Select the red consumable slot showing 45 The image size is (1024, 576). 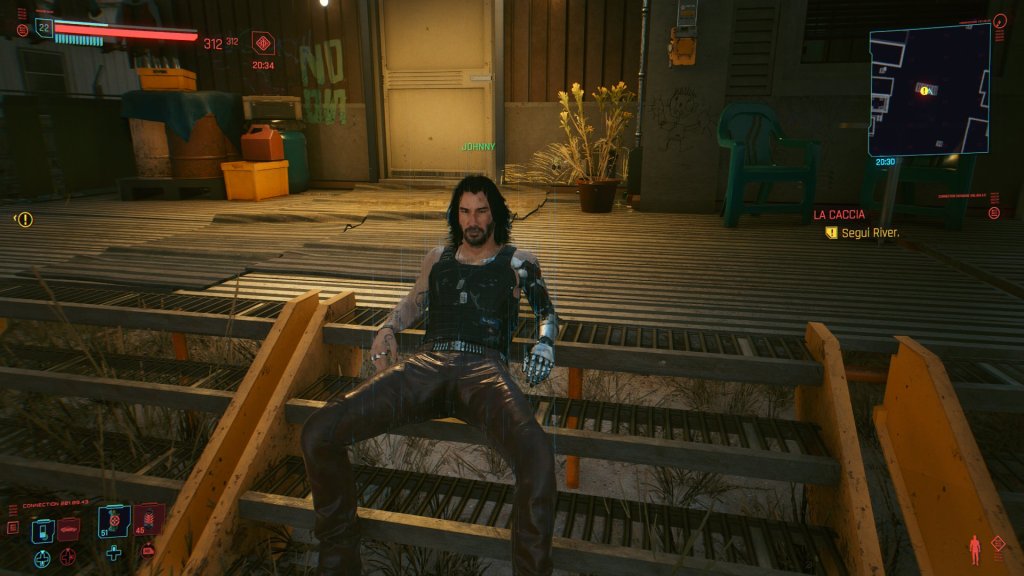(148, 519)
